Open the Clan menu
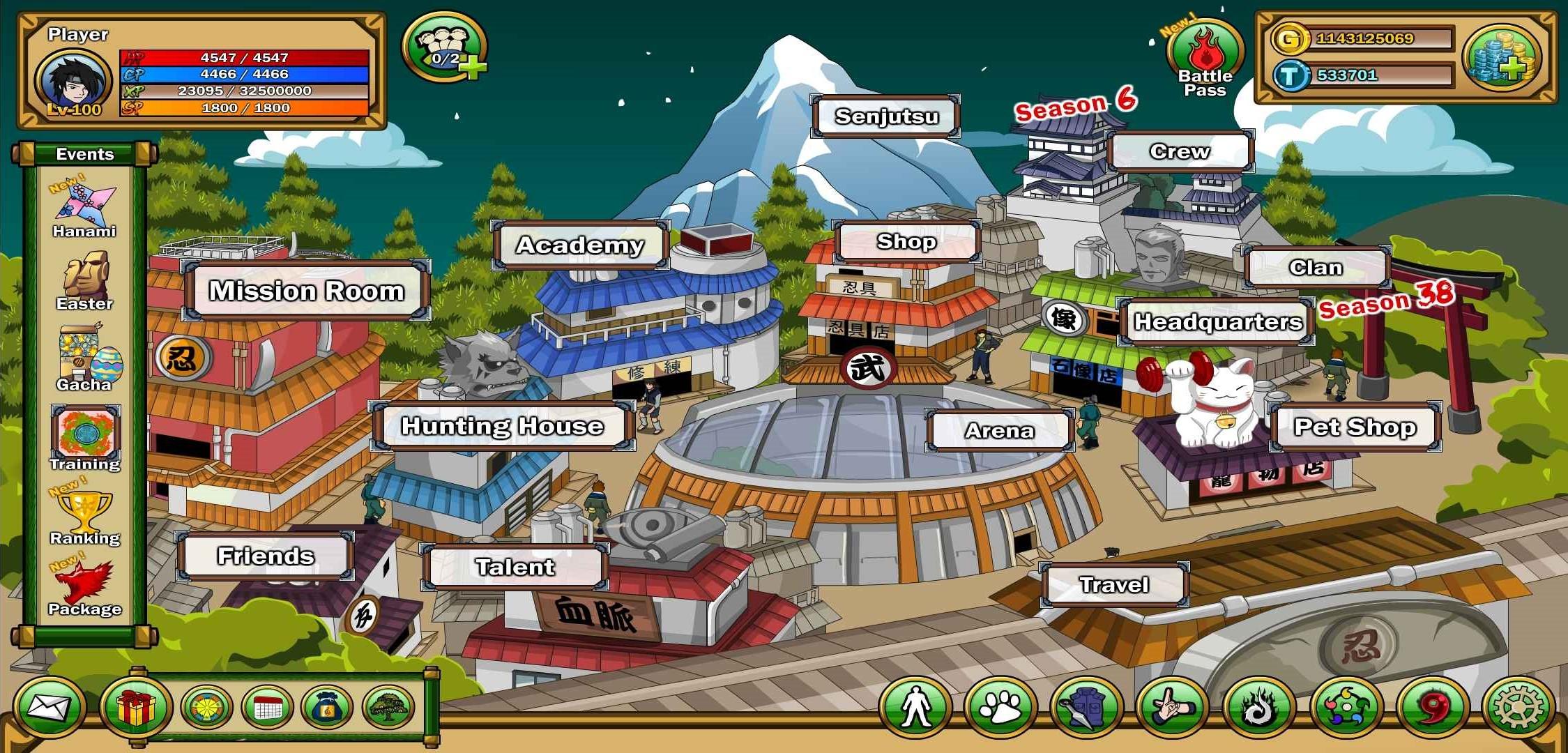The image size is (1568, 753). tap(1316, 267)
